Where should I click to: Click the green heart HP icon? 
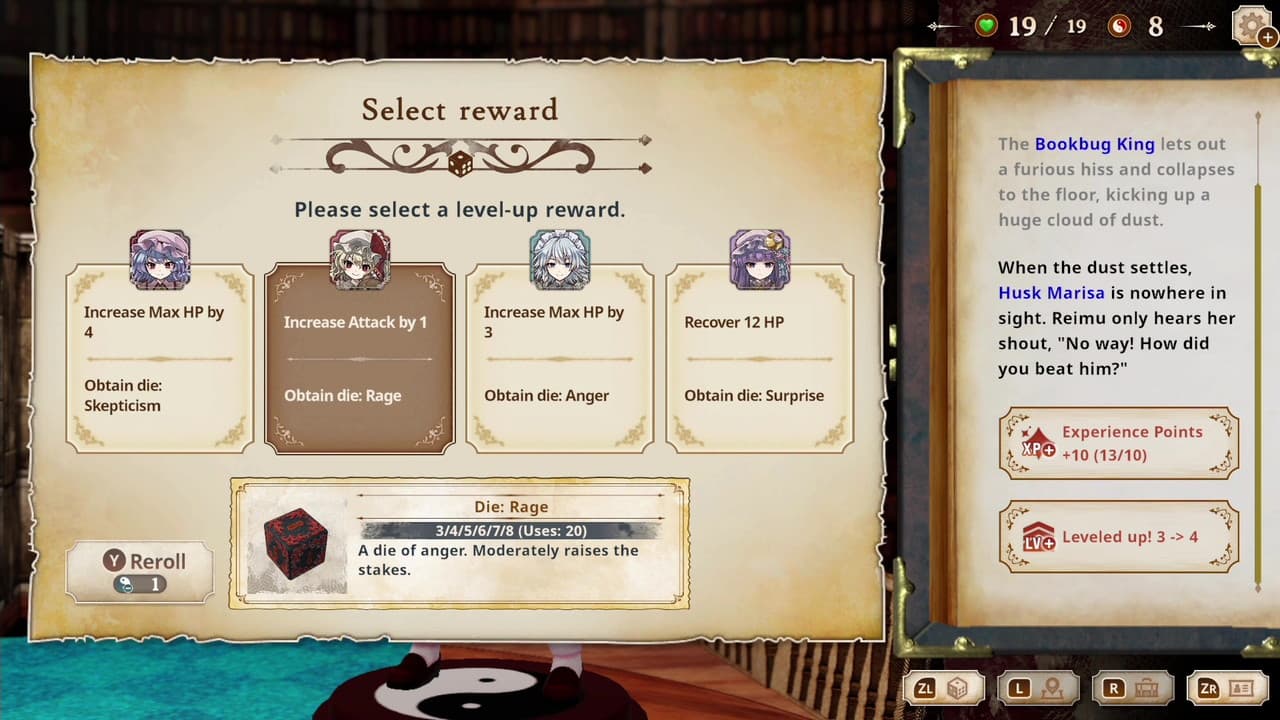[986, 25]
